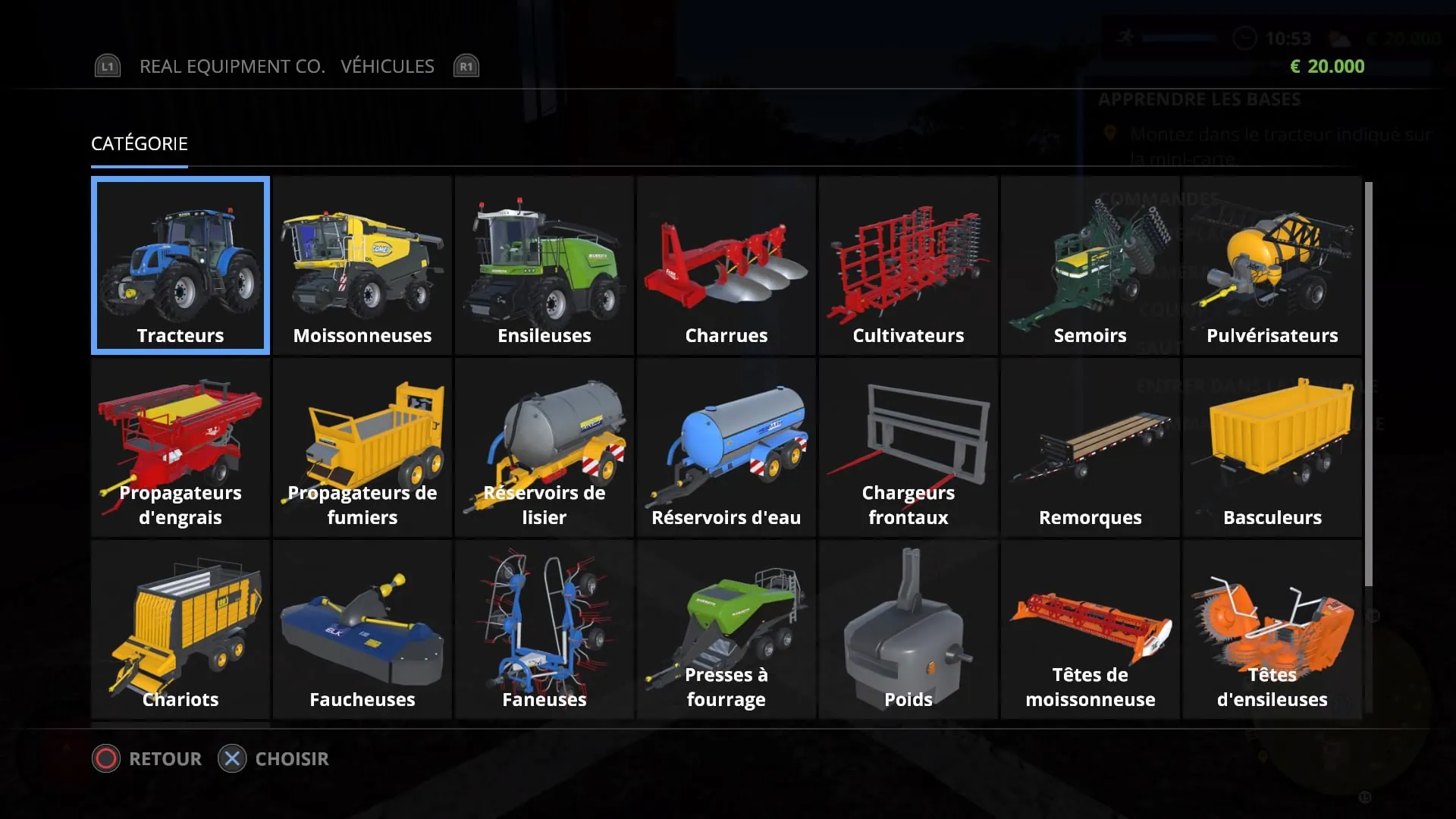Open the Faucheuses mower category
Image resolution: width=1456 pixels, height=819 pixels.
click(x=362, y=629)
